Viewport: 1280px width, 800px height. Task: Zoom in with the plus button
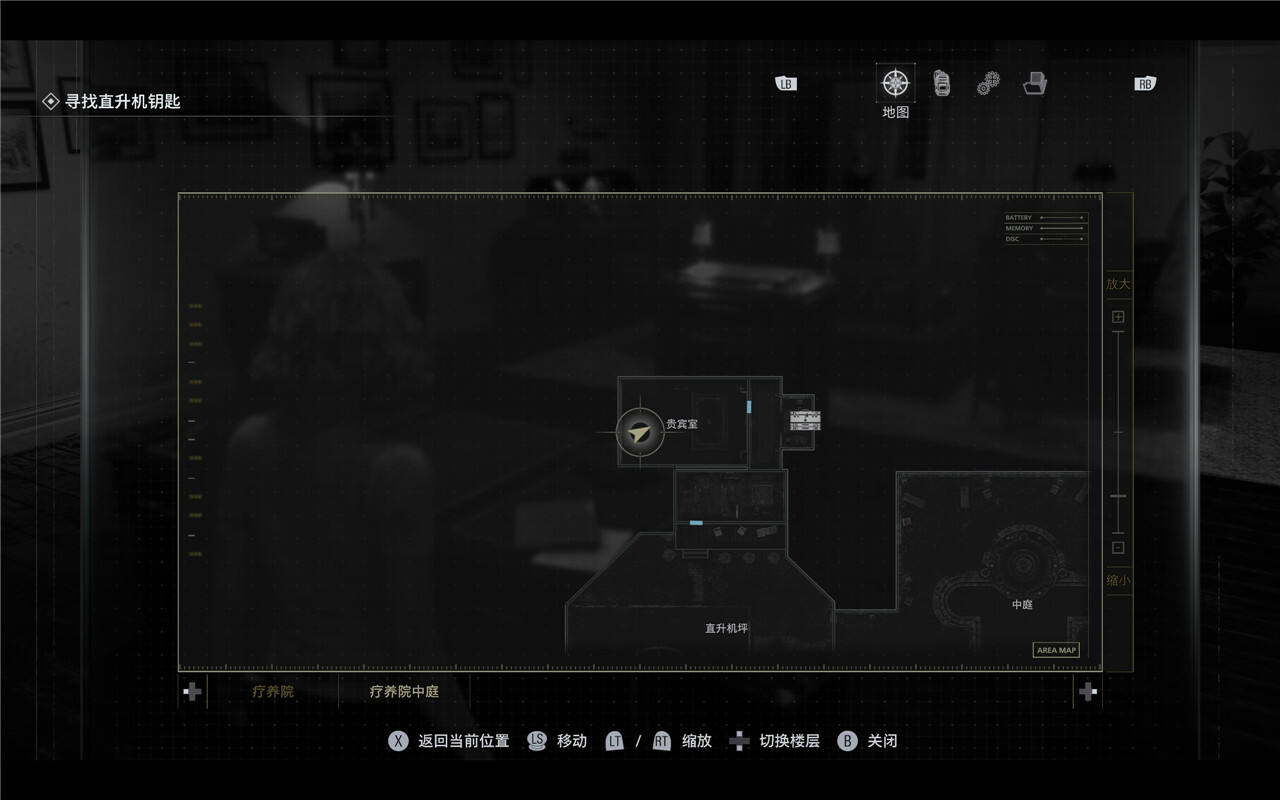1118,317
